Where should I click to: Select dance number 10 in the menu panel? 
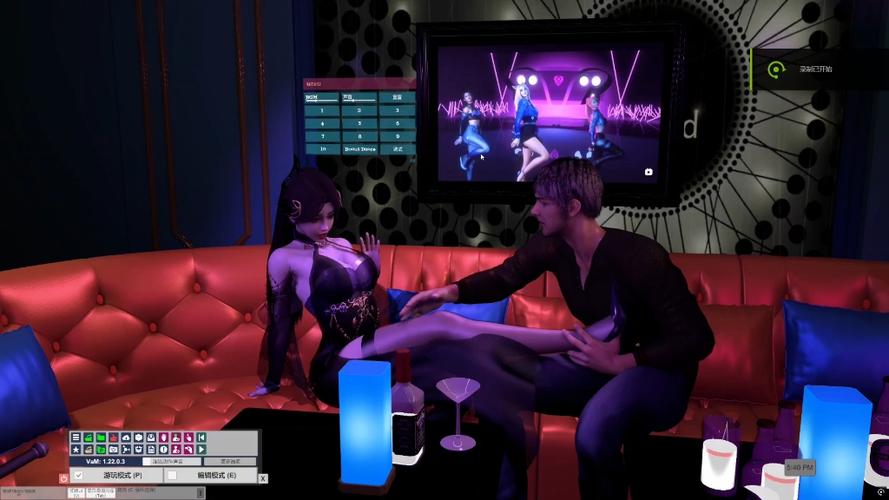[322, 149]
